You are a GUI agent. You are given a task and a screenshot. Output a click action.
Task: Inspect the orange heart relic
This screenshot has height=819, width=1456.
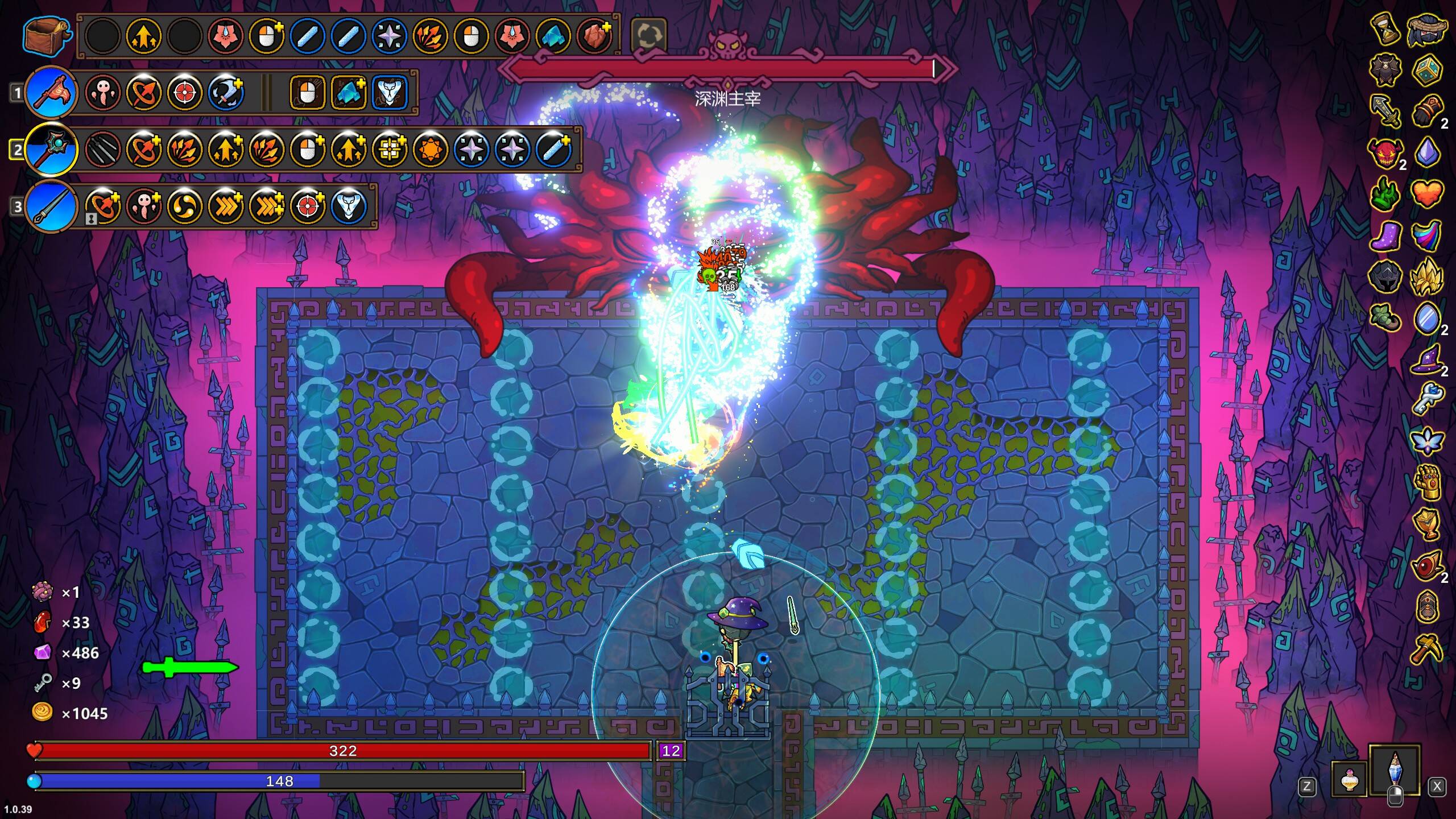[1426, 193]
